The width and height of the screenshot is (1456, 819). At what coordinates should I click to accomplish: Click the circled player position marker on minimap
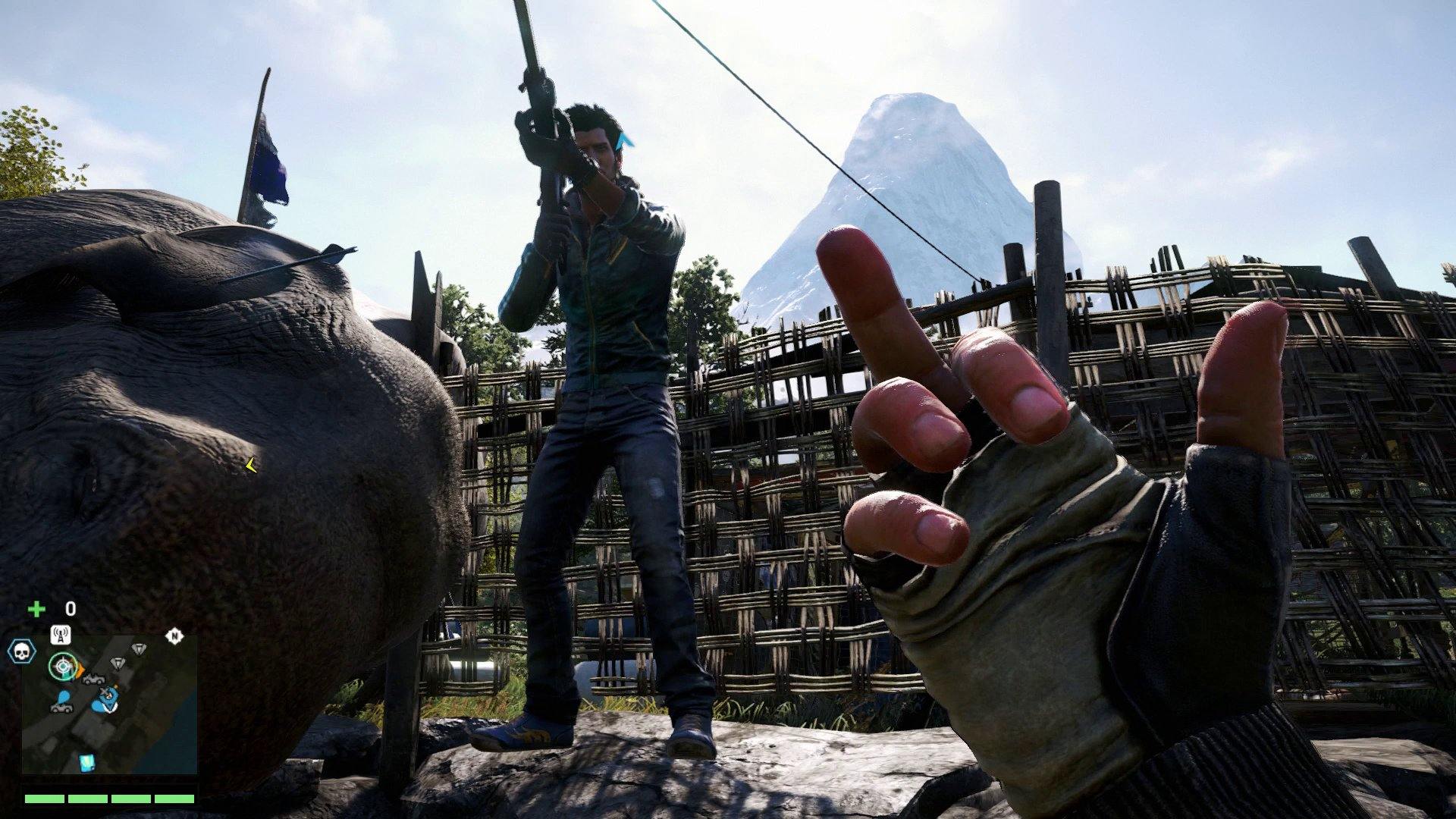pos(62,667)
